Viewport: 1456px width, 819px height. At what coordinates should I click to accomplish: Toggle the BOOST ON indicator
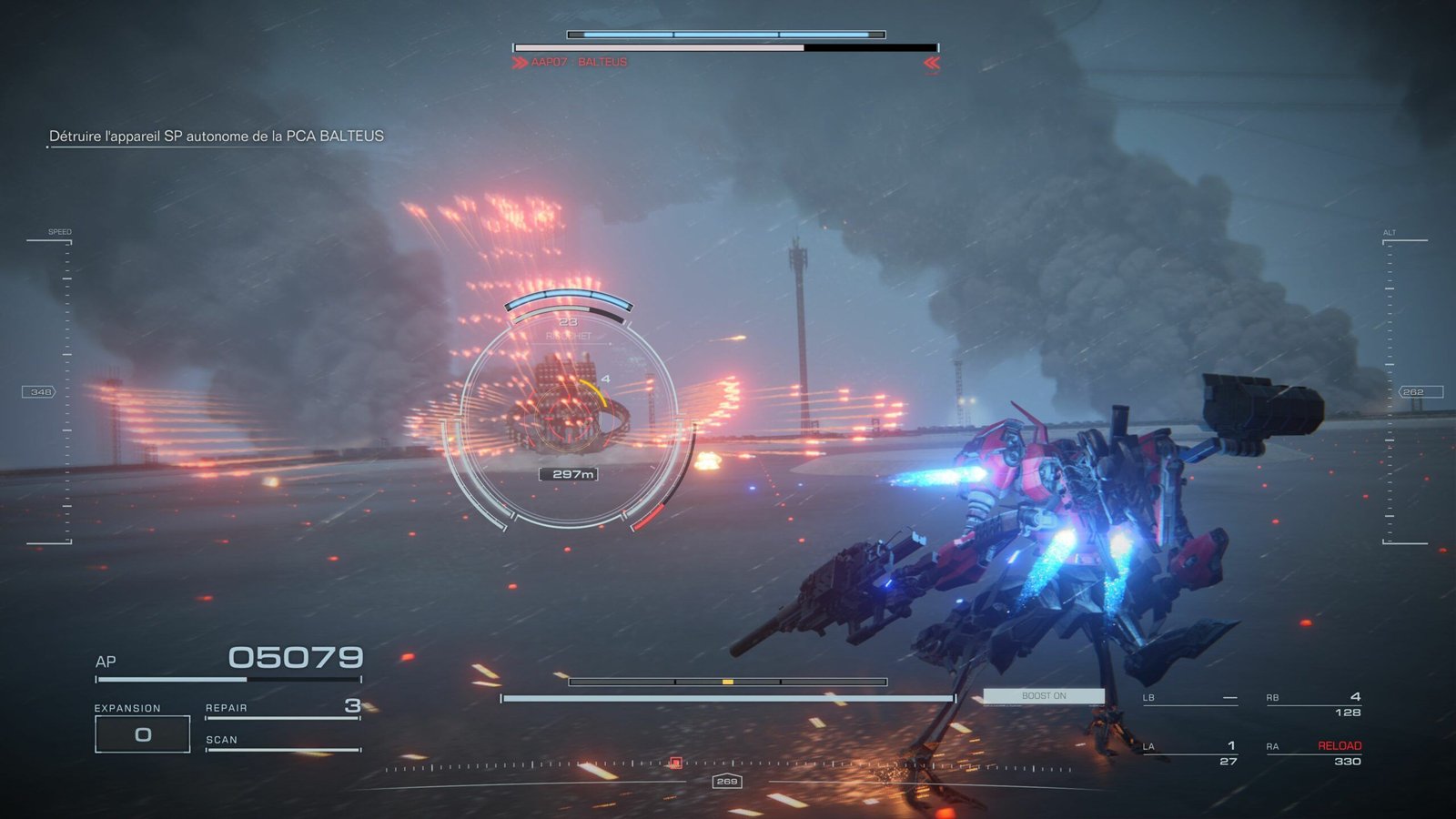point(1043,694)
